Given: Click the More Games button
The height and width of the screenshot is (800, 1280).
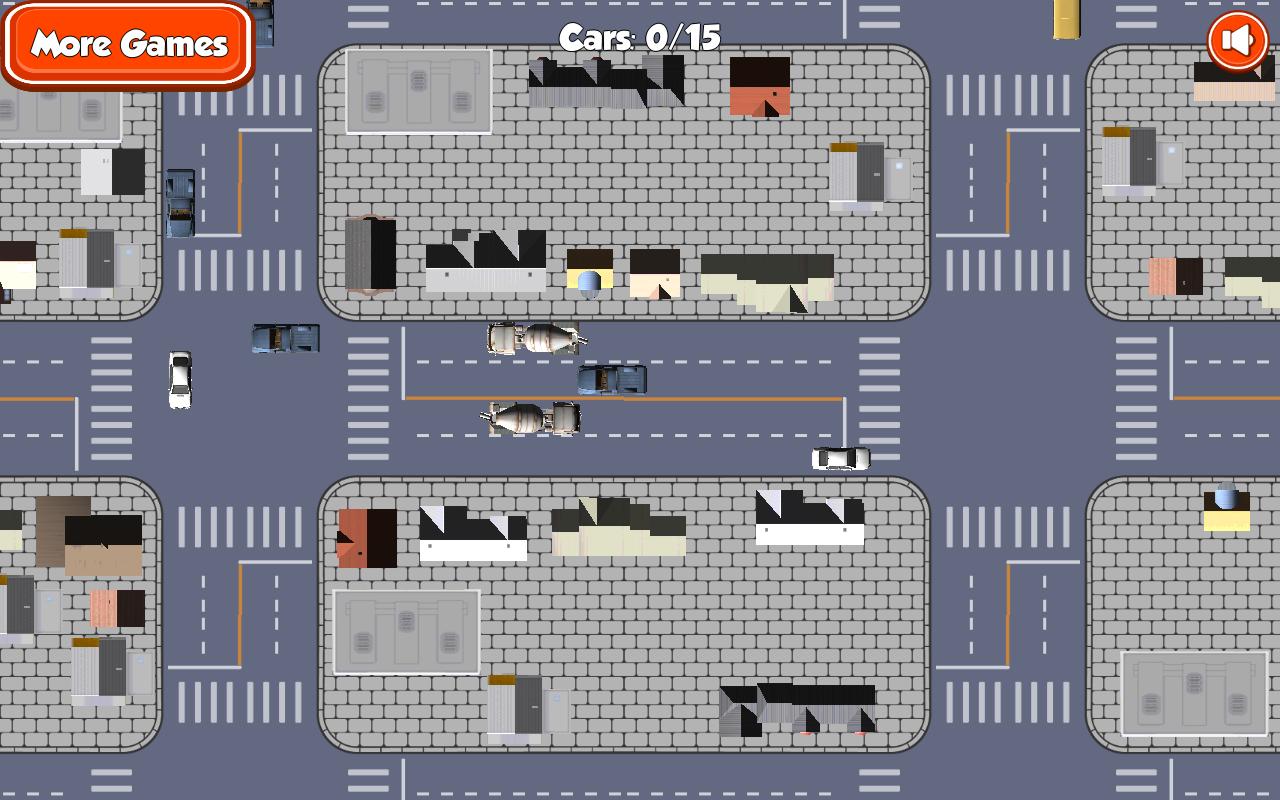Looking at the screenshot, I should tap(128, 44).
